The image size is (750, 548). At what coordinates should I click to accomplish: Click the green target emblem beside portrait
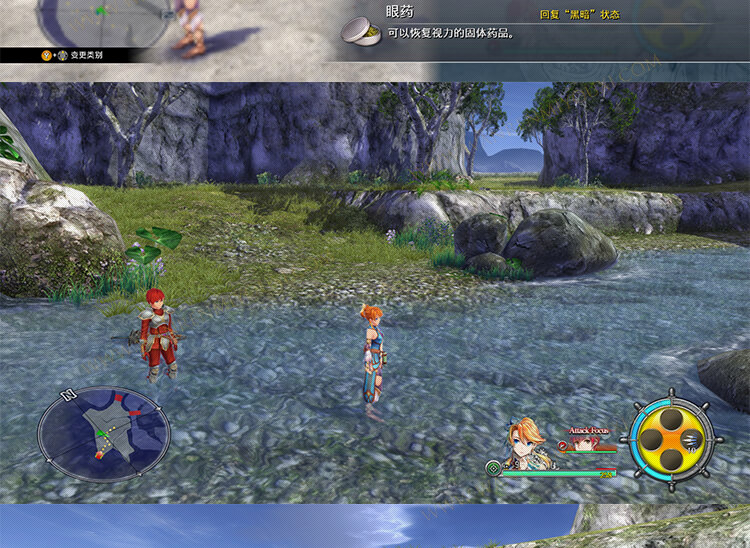(493, 468)
